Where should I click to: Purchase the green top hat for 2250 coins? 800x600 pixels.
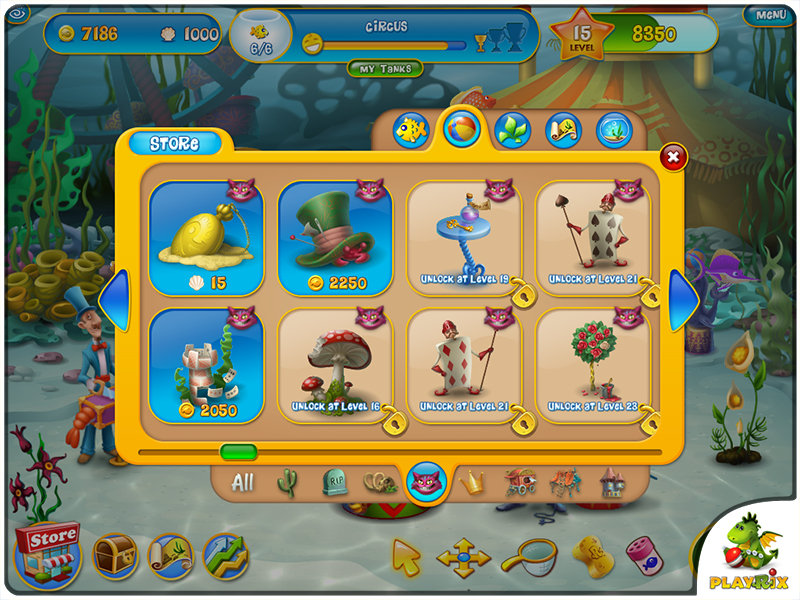point(335,238)
